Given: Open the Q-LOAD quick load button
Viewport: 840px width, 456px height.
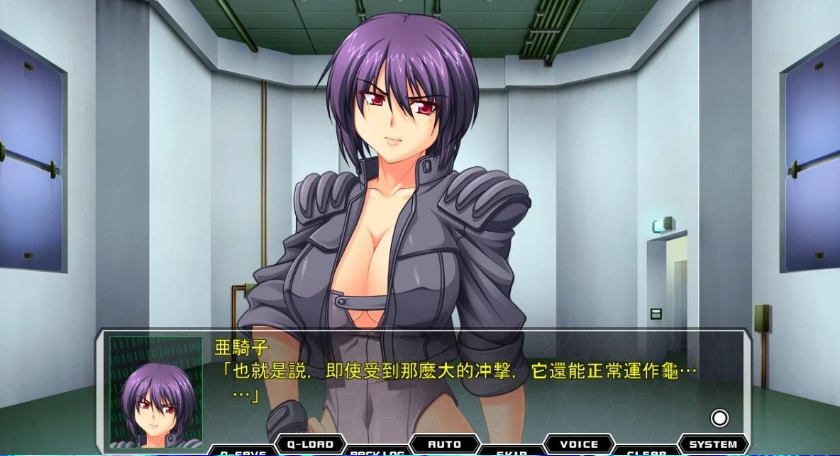Looking at the screenshot, I should coord(309,443).
